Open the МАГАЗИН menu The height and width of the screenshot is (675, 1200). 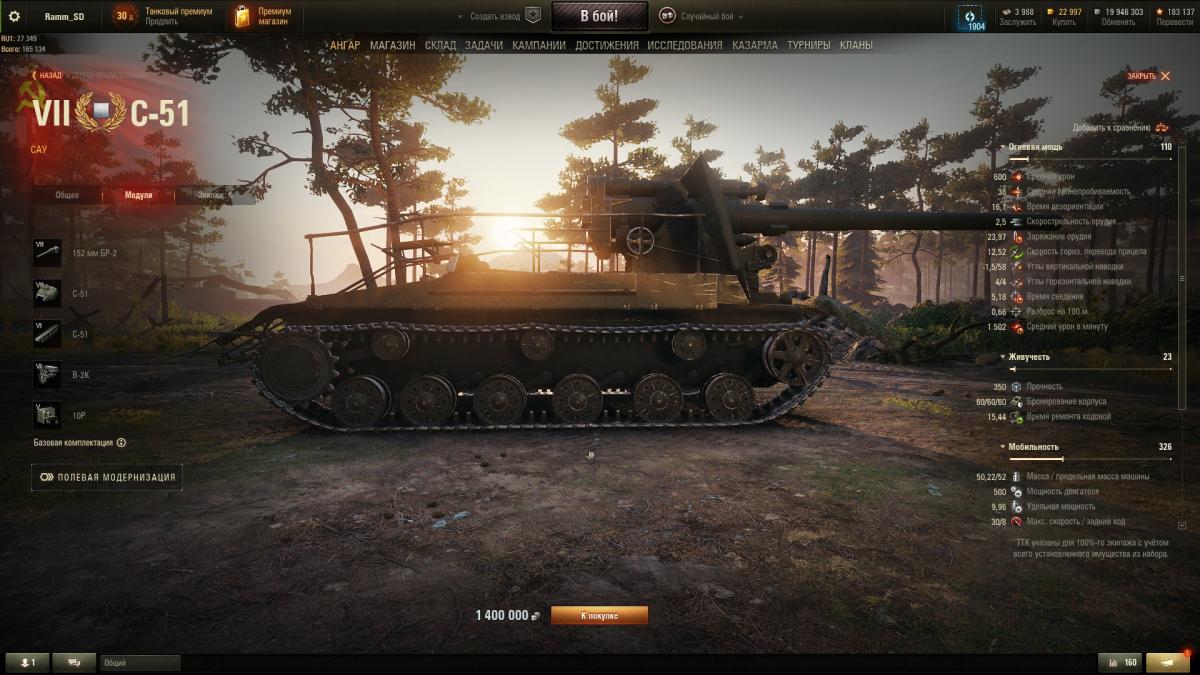tap(392, 45)
